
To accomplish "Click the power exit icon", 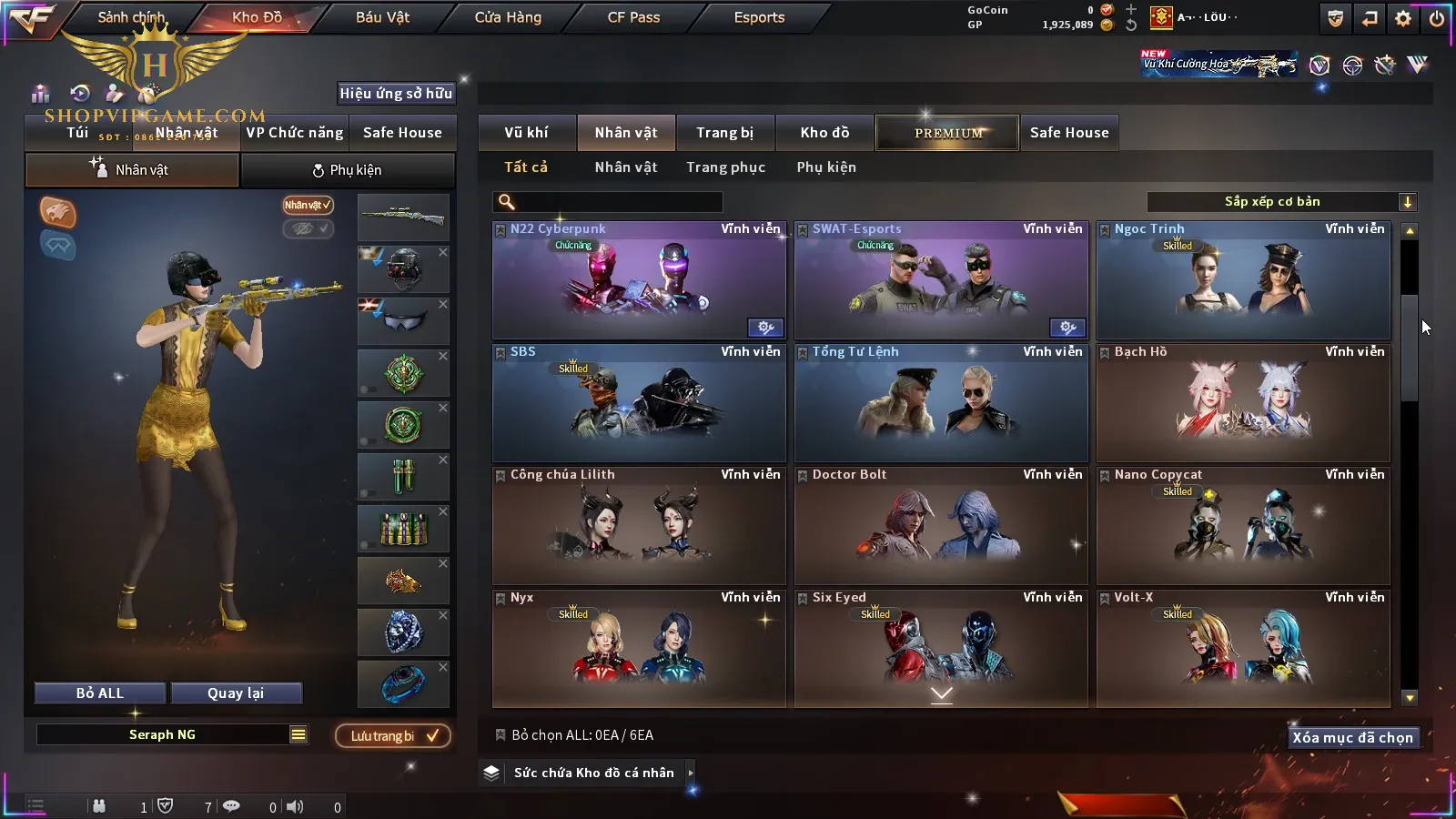I will coord(1437,18).
